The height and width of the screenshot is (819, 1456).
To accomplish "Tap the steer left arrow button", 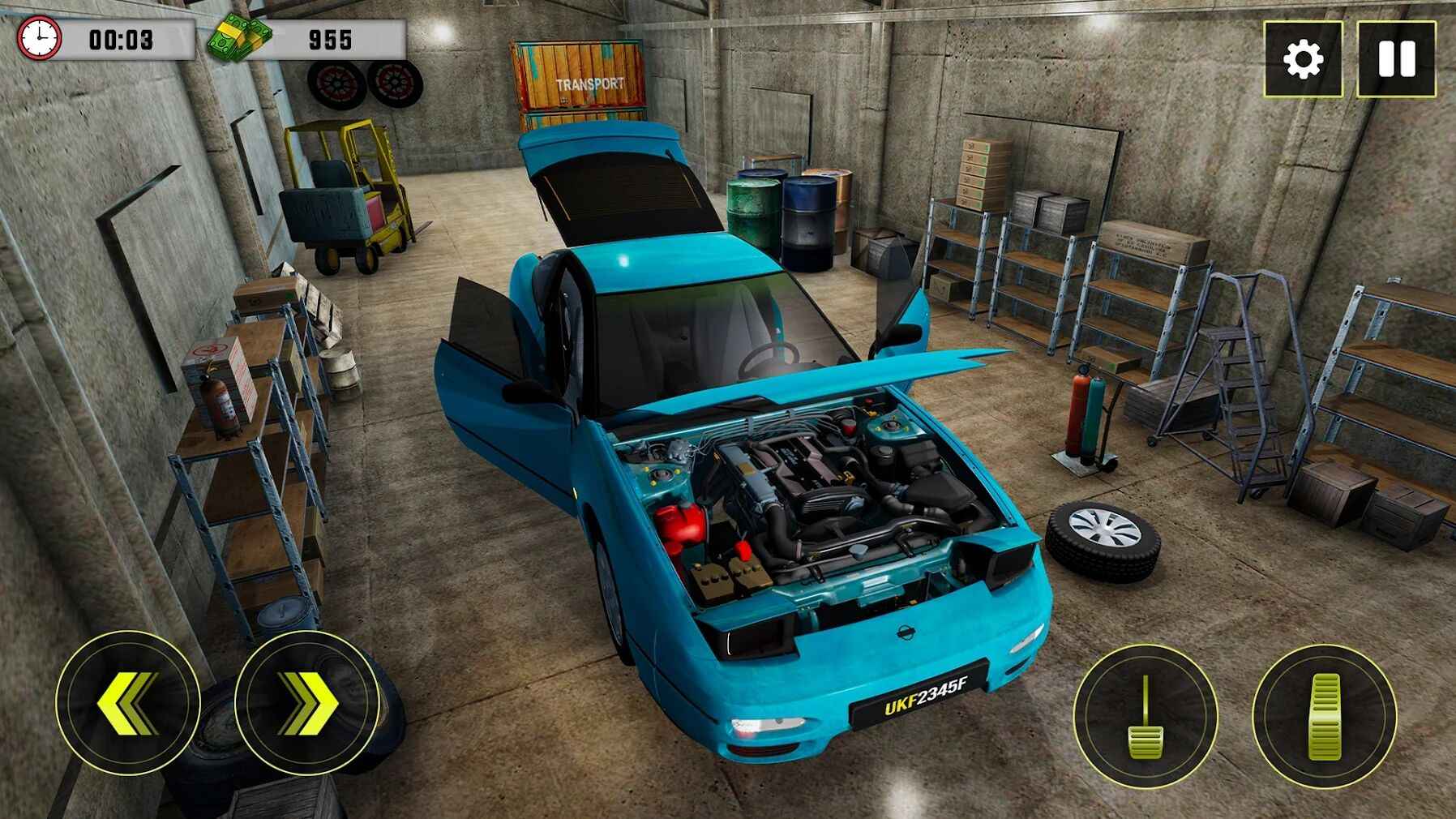I will click(x=128, y=702).
